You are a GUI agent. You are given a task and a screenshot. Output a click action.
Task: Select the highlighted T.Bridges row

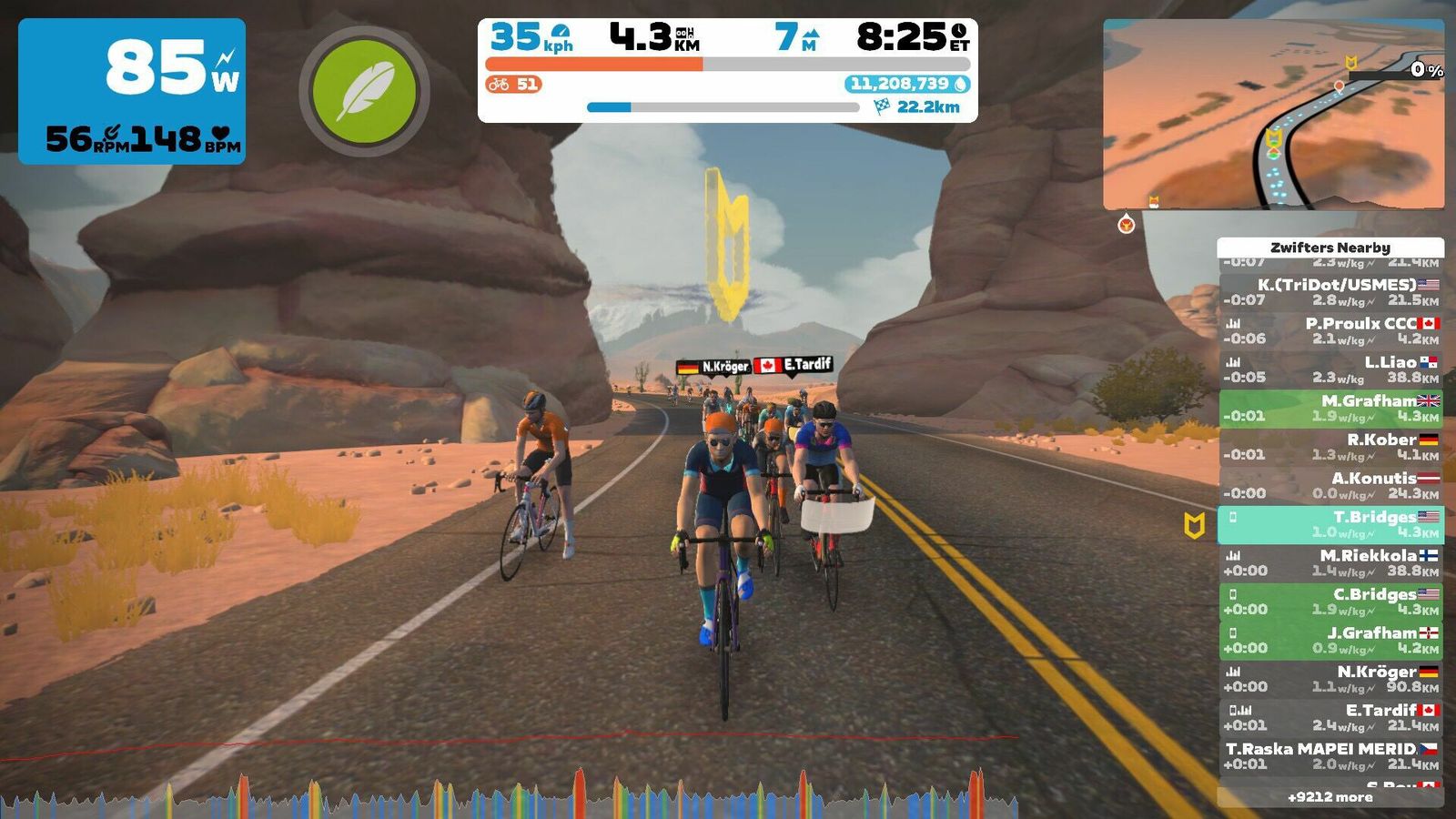pos(1330,524)
